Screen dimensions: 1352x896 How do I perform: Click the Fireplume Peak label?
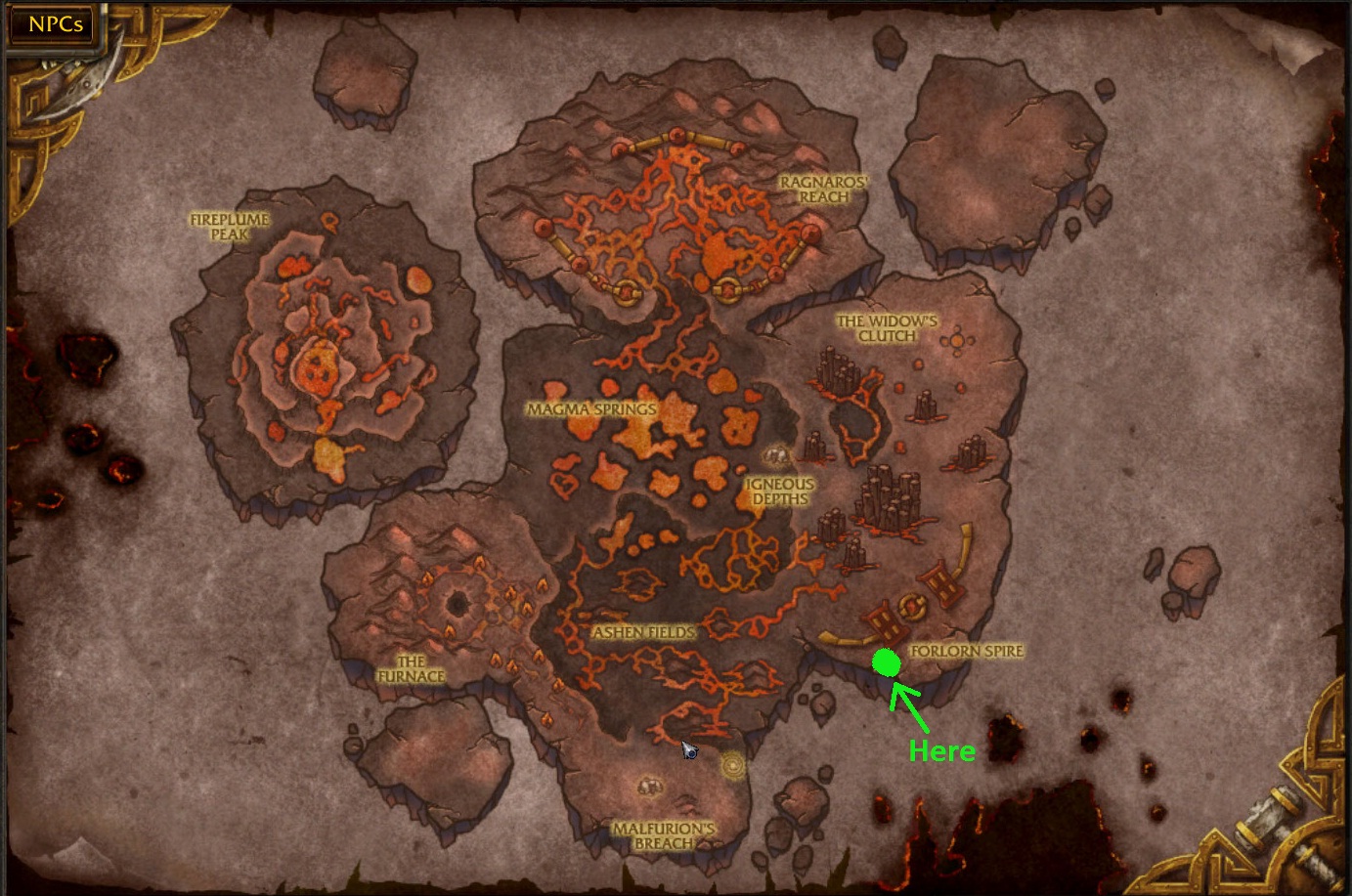pyautogui.click(x=231, y=226)
